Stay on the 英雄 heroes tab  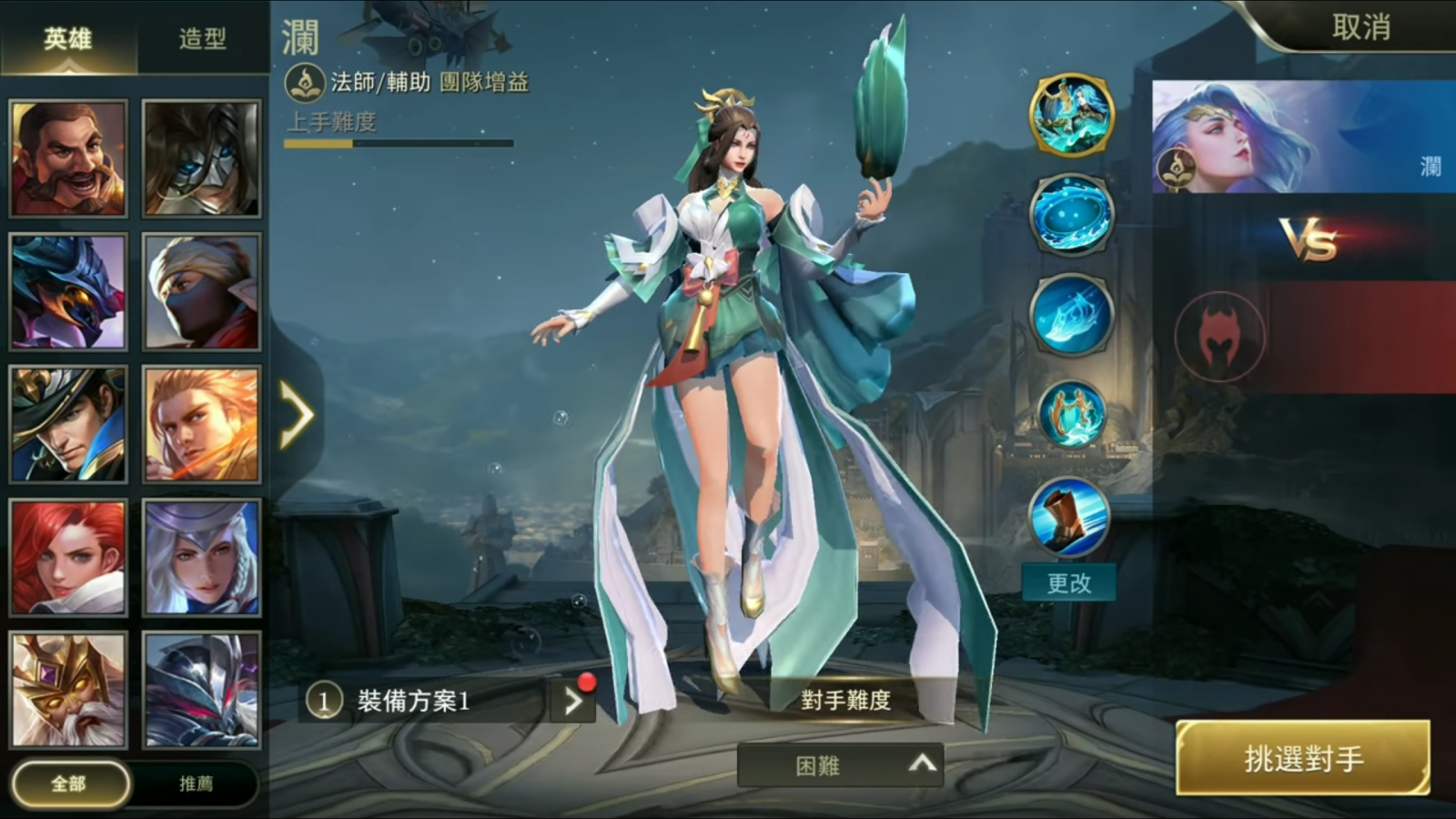coord(68,36)
